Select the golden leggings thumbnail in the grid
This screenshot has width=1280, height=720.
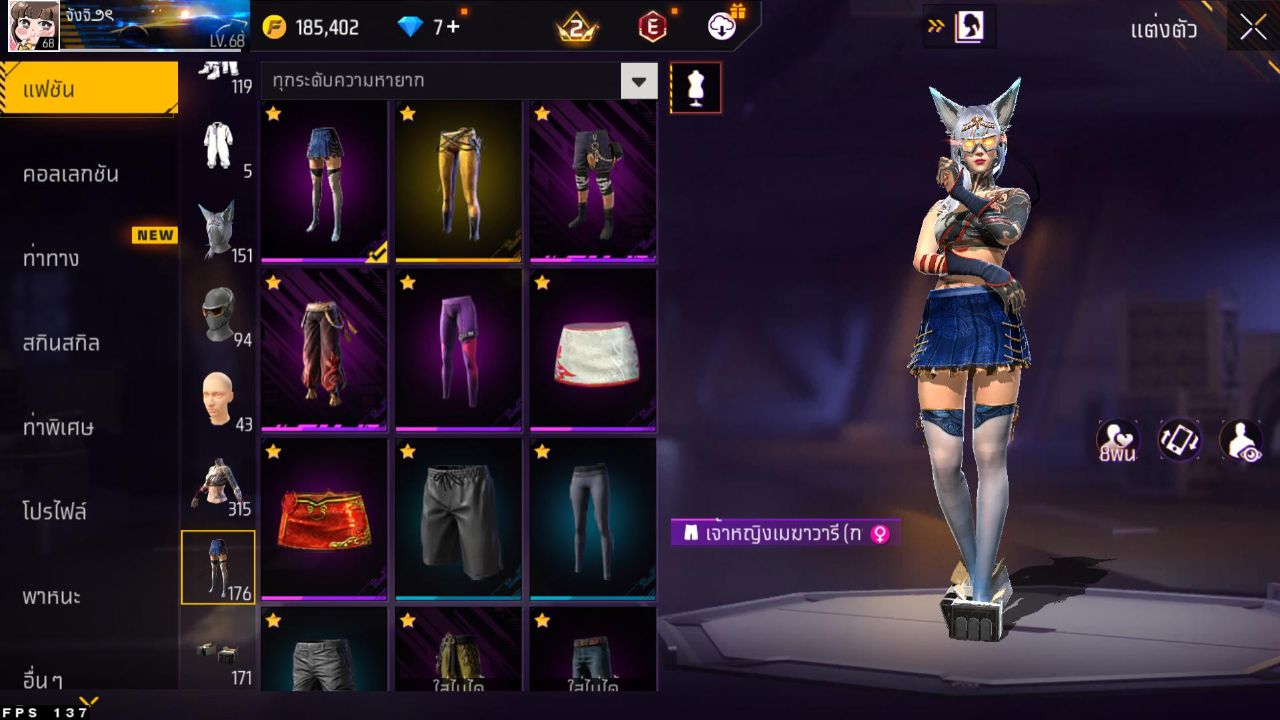[457, 180]
